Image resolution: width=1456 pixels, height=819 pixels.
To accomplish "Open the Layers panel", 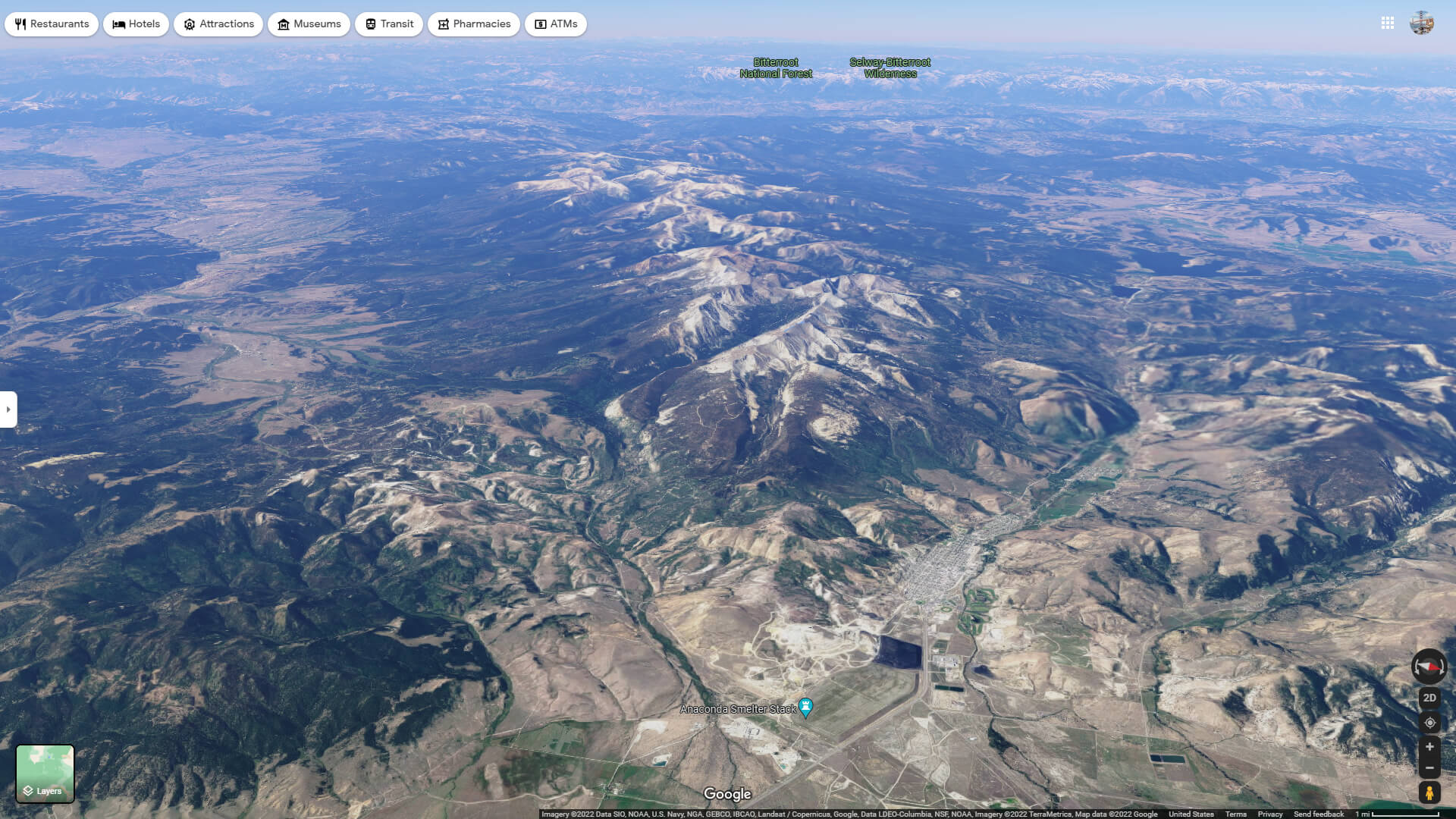I will [x=45, y=773].
